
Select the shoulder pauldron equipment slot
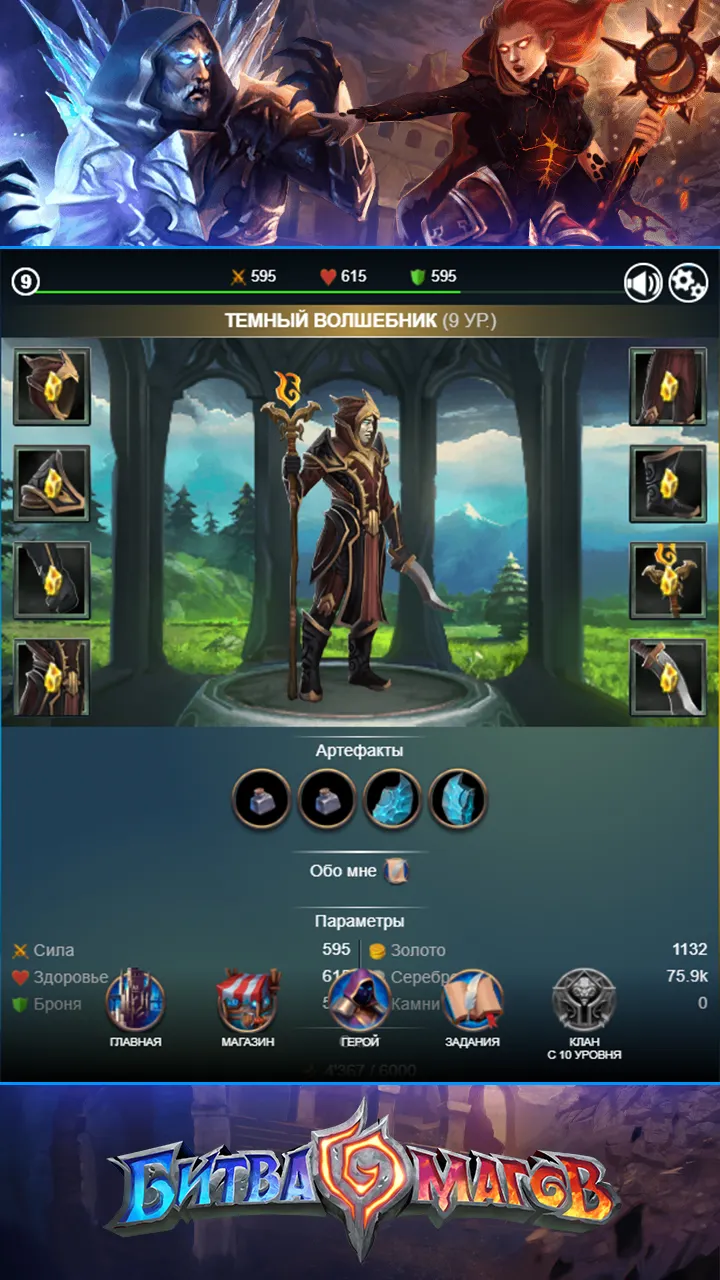tap(52, 483)
